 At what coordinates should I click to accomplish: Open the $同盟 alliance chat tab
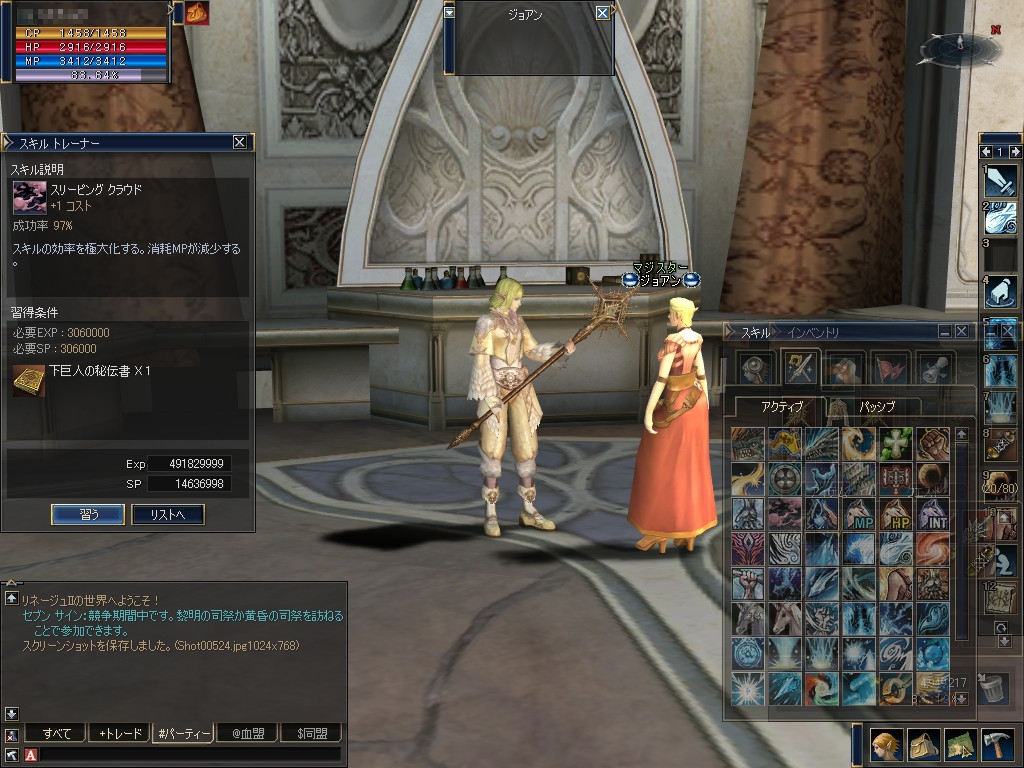[x=311, y=733]
